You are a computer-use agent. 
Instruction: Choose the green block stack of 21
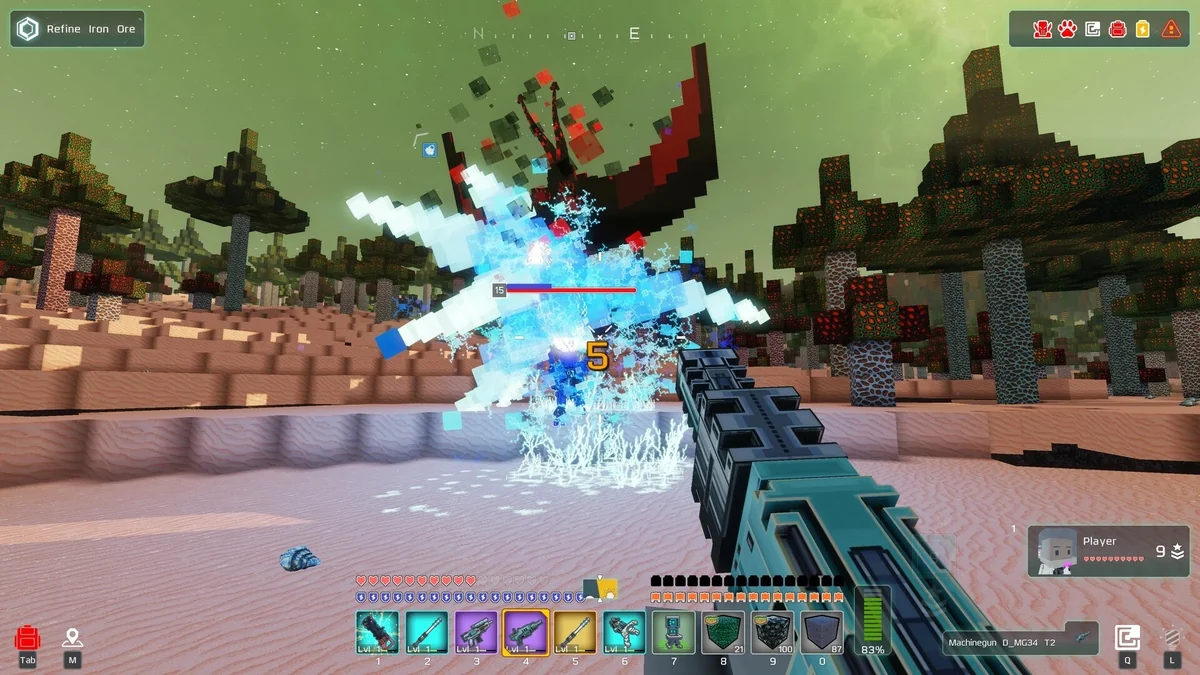click(723, 632)
